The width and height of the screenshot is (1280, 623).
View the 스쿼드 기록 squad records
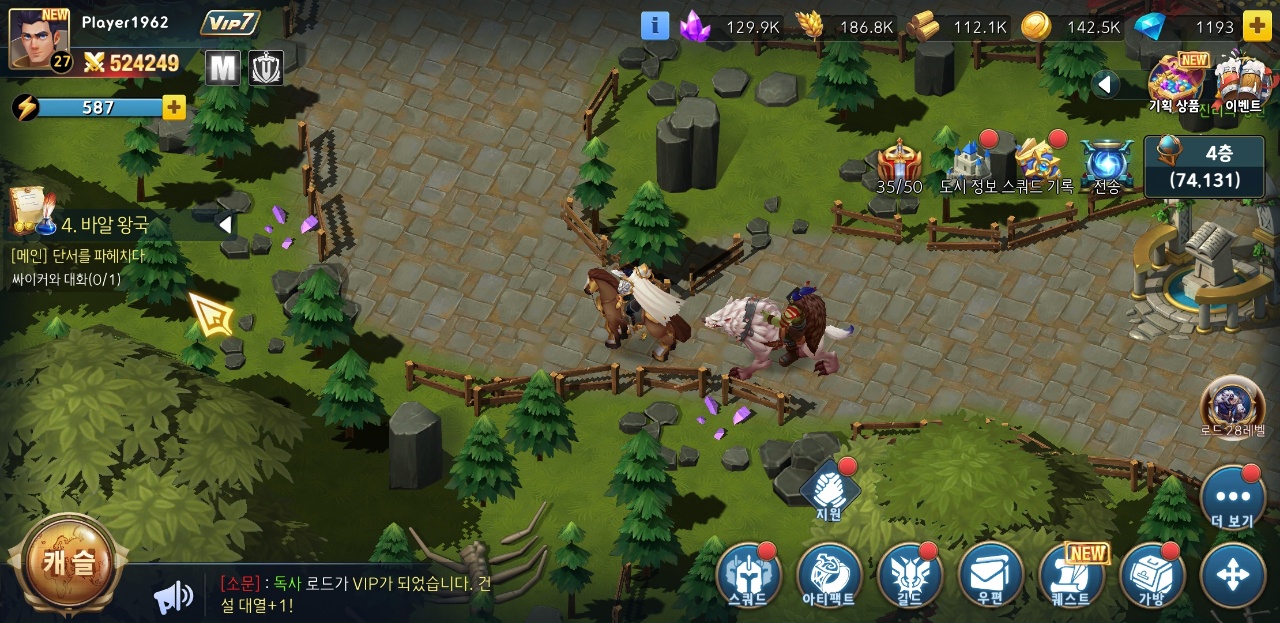point(1037,165)
